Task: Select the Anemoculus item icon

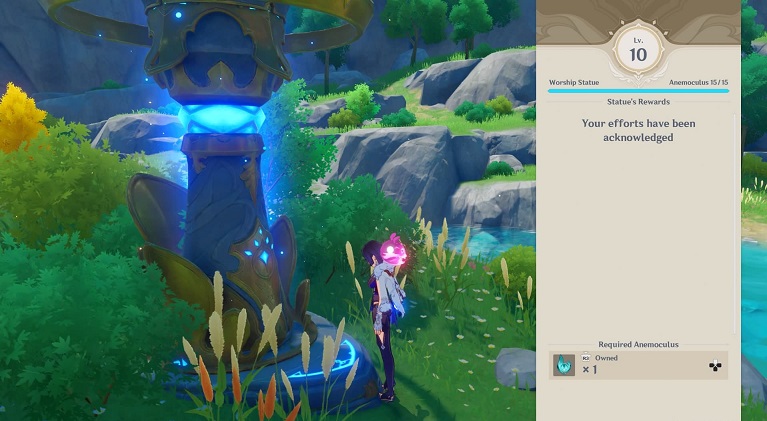Action: [x=564, y=365]
